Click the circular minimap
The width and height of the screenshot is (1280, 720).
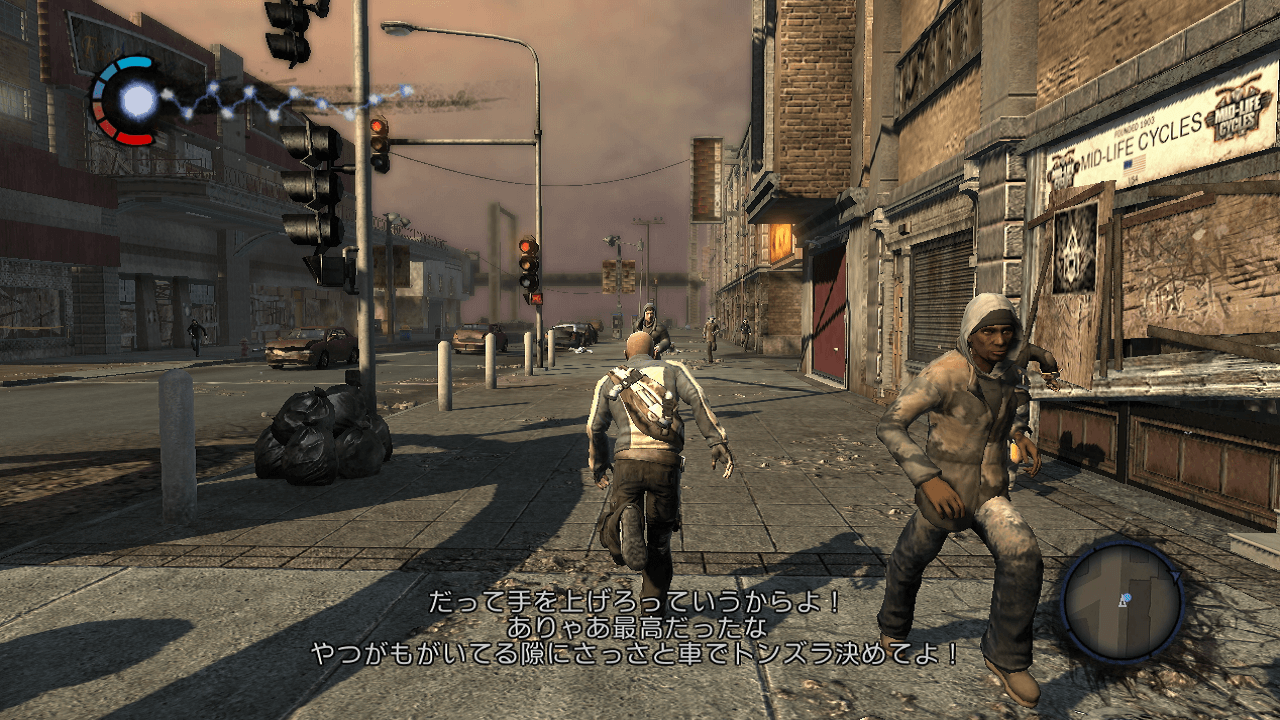tap(1121, 601)
